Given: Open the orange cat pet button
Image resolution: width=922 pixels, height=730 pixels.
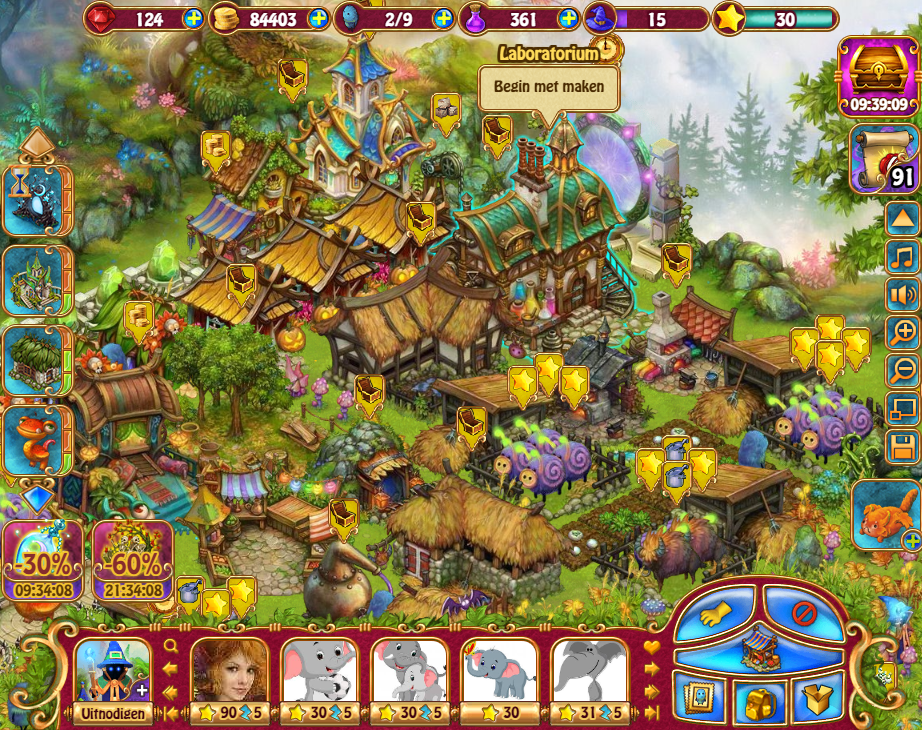Looking at the screenshot, I should tap(886, 514).
